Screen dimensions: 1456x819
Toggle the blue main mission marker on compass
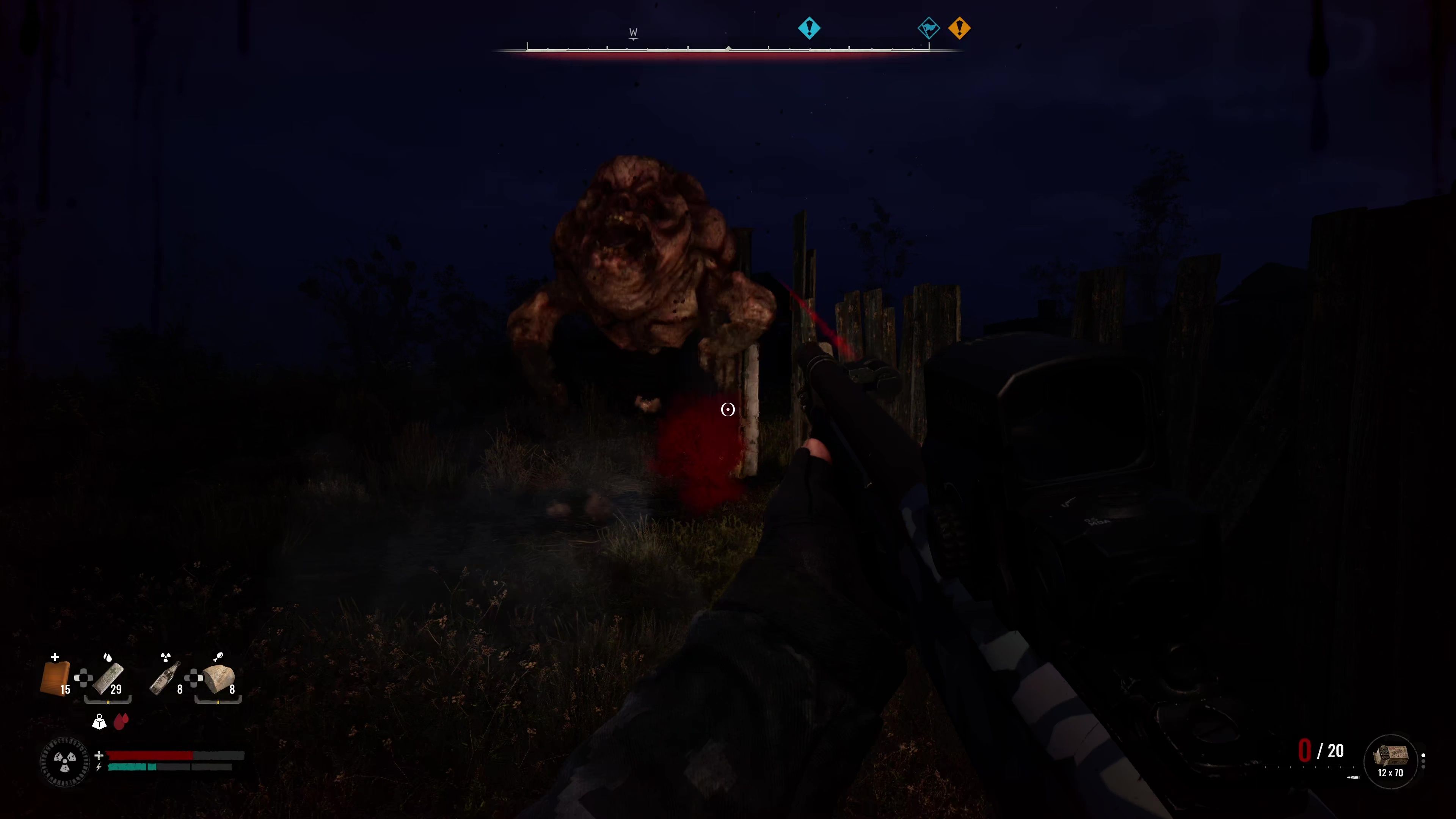tap(810, 28)
